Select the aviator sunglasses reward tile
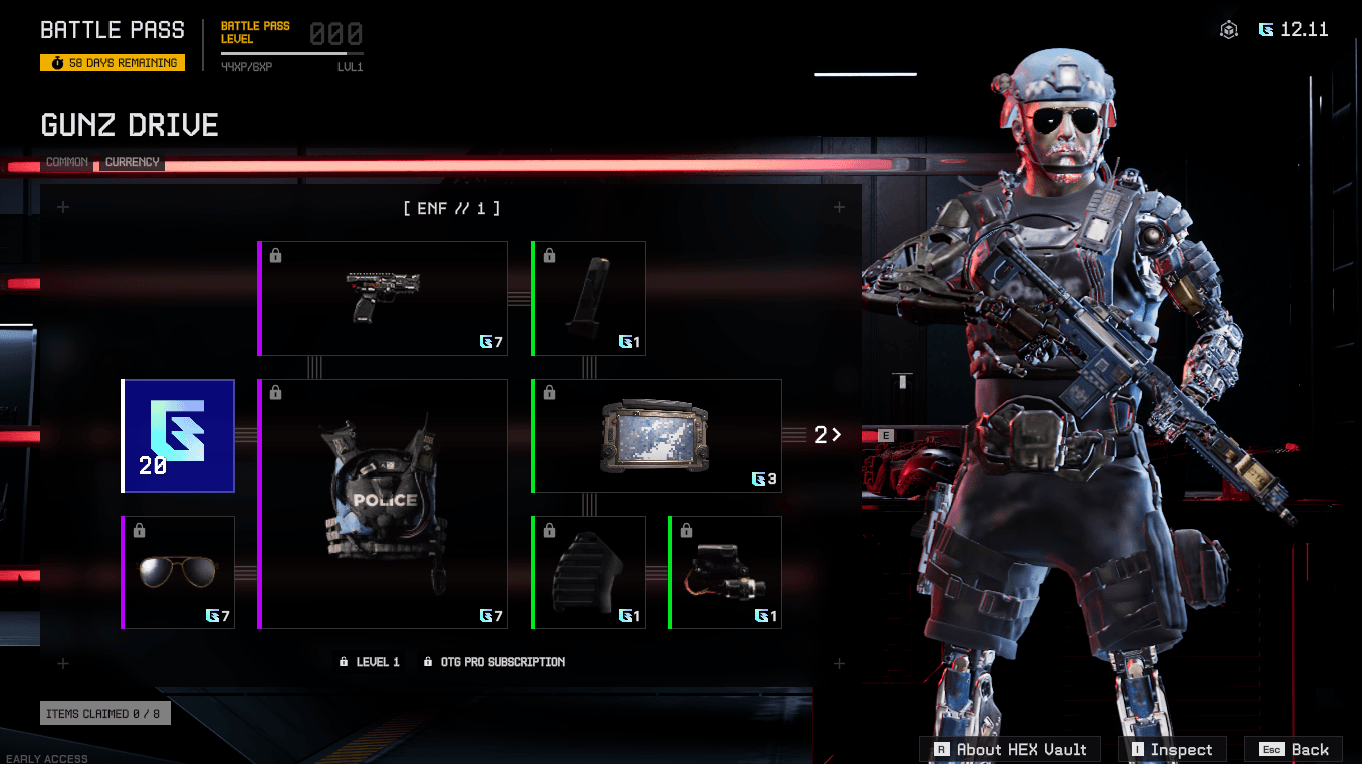Screen dimensions: 1362x764 click(179, 572)
